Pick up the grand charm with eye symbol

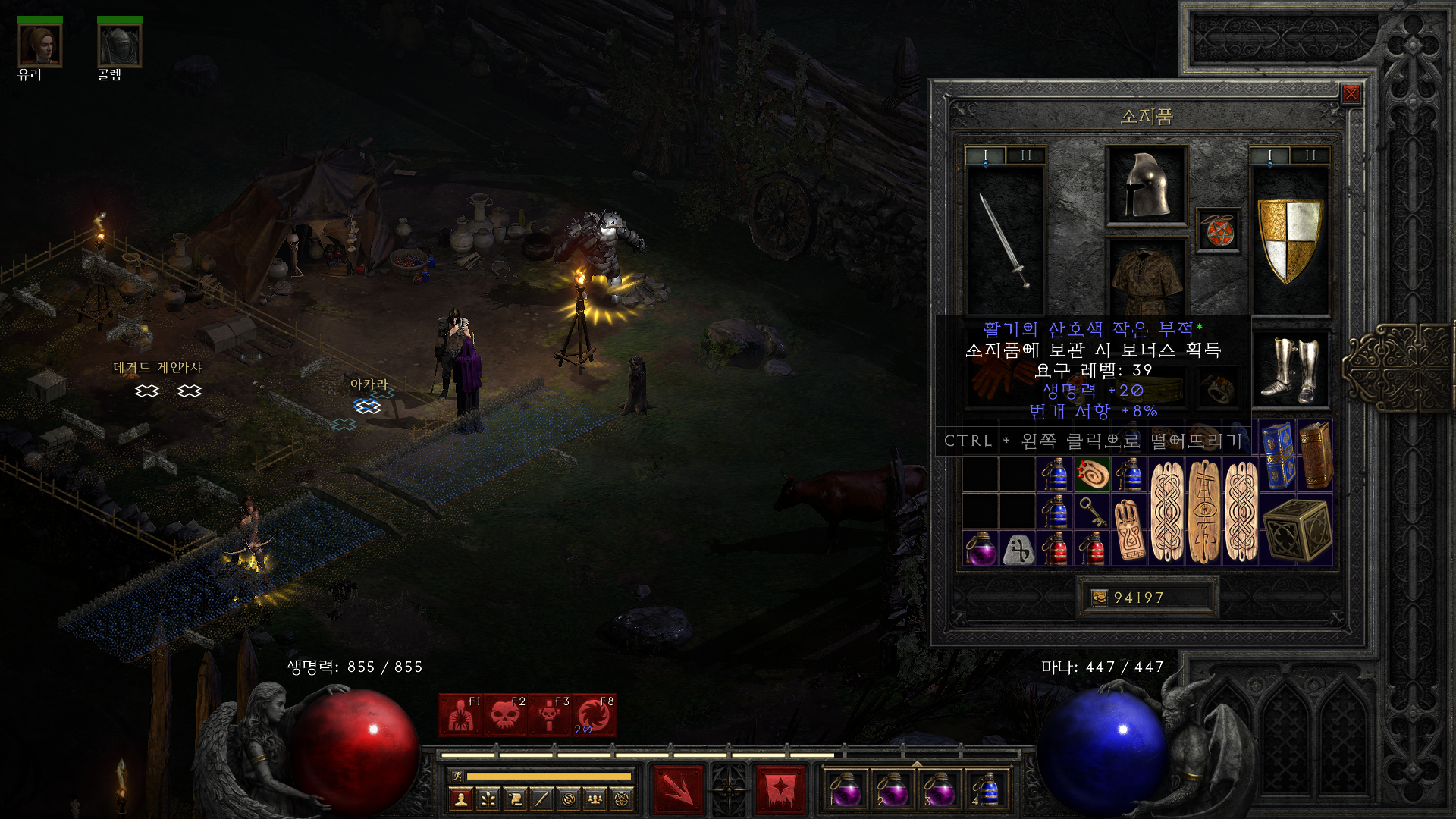click(1204, 512)
